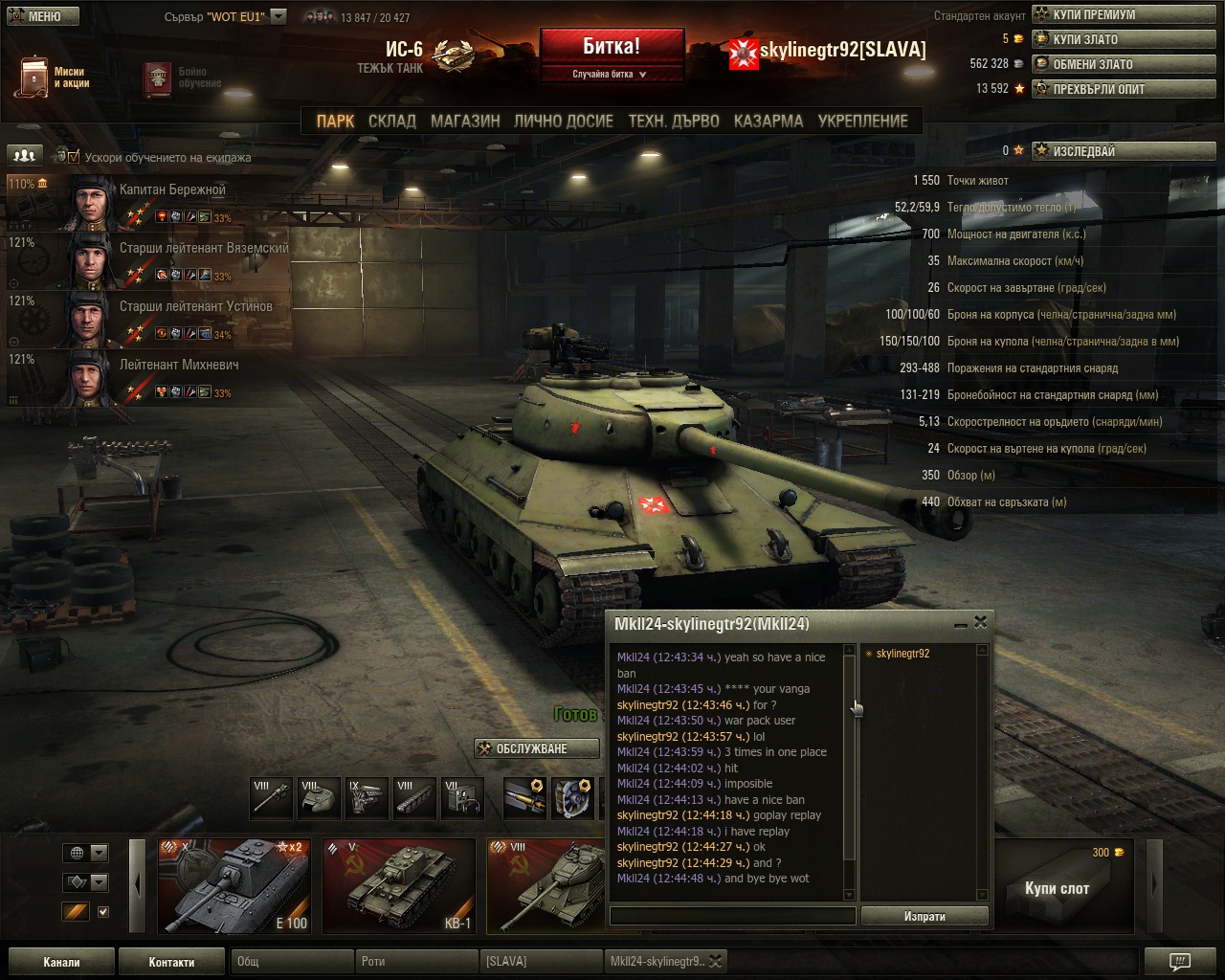
Task: Start the battle with the Битка! button
Action: point(612,47)
